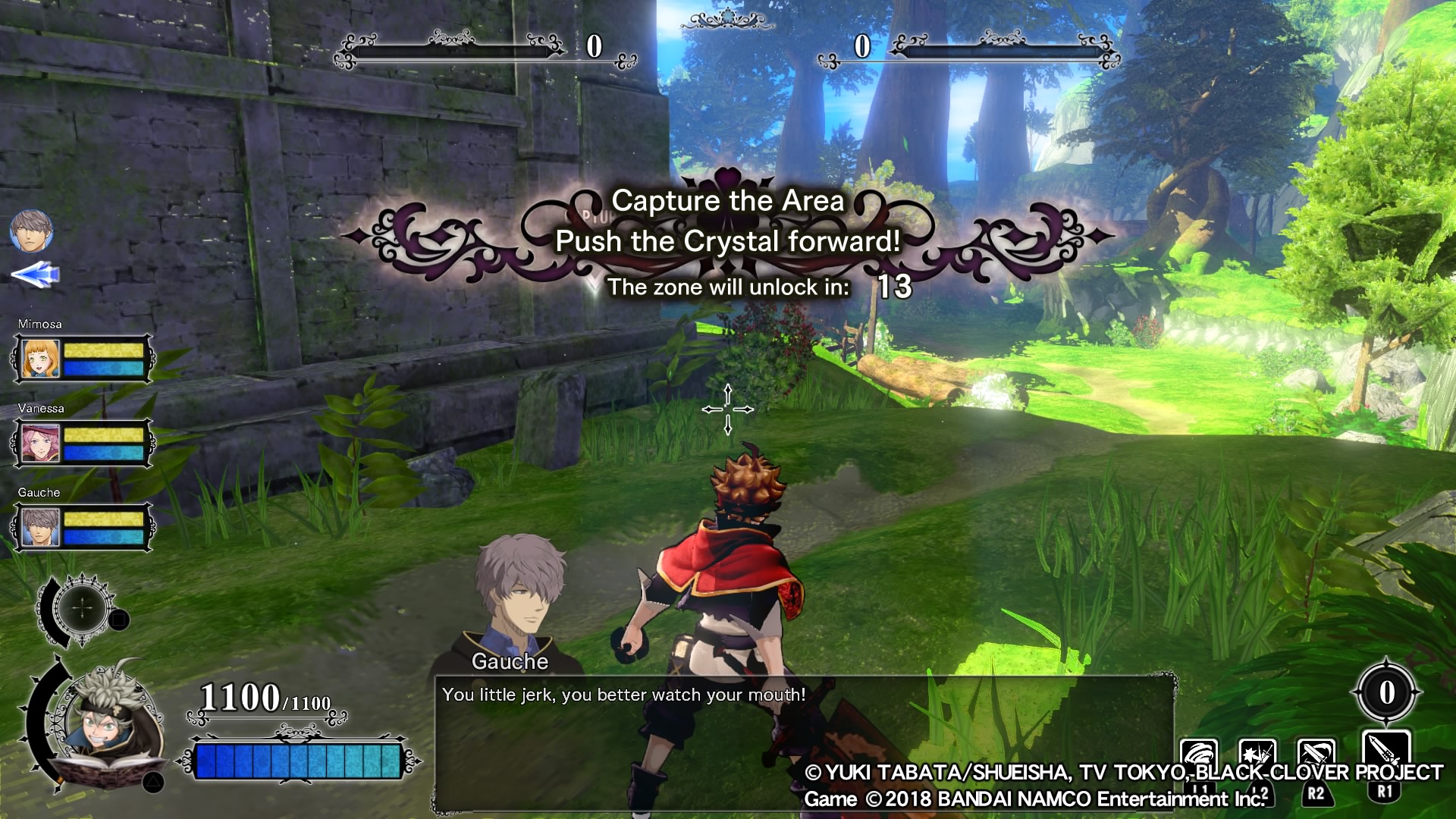Click the round zero counter emblem above the greatsword
The image size is (1456, 819).
[1386, 692]
